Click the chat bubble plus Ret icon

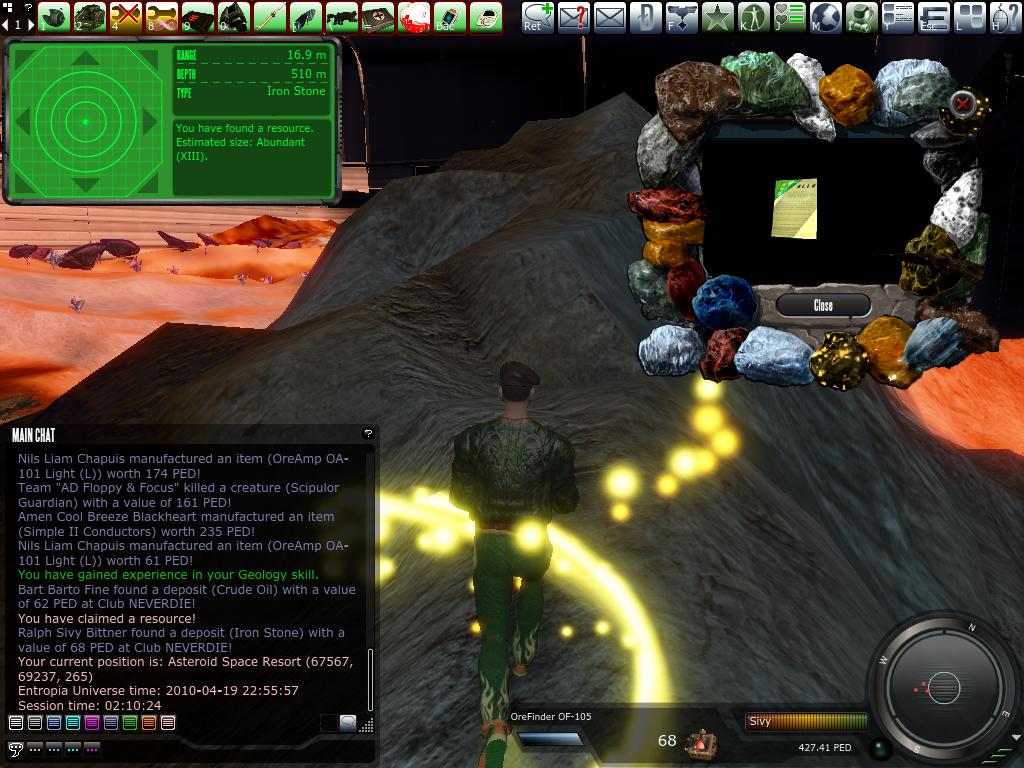[x=537, y=16]
